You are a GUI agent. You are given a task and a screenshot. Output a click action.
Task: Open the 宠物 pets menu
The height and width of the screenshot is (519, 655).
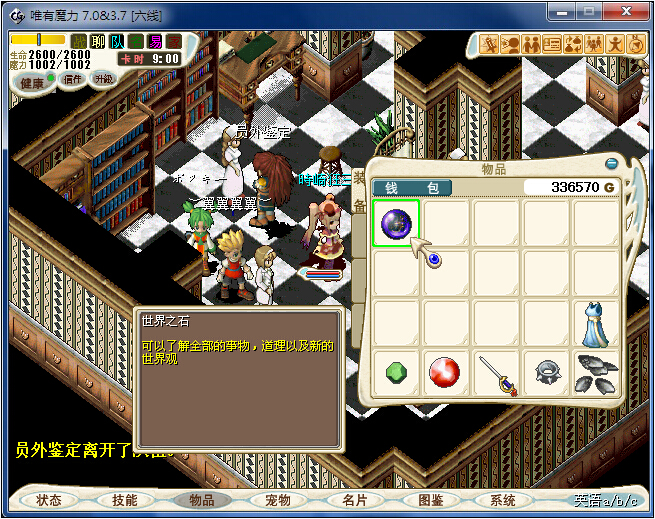point(277,500)
